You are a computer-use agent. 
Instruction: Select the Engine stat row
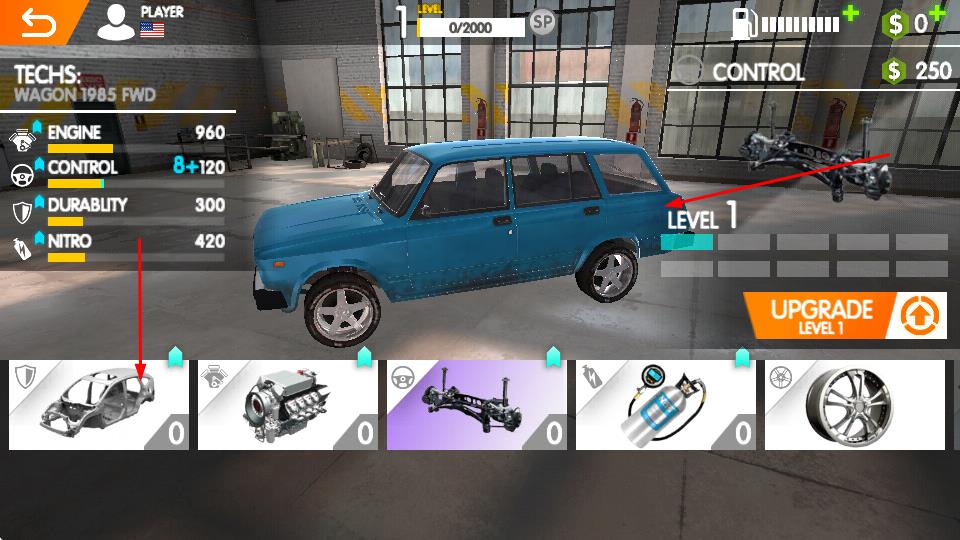click(120, 137)
